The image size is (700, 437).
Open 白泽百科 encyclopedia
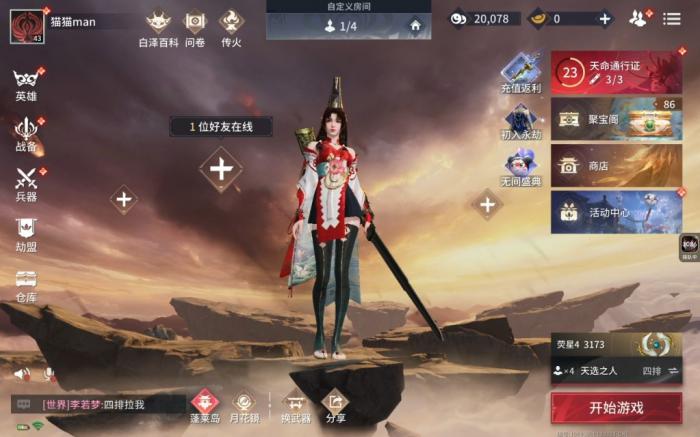(158, 28)
